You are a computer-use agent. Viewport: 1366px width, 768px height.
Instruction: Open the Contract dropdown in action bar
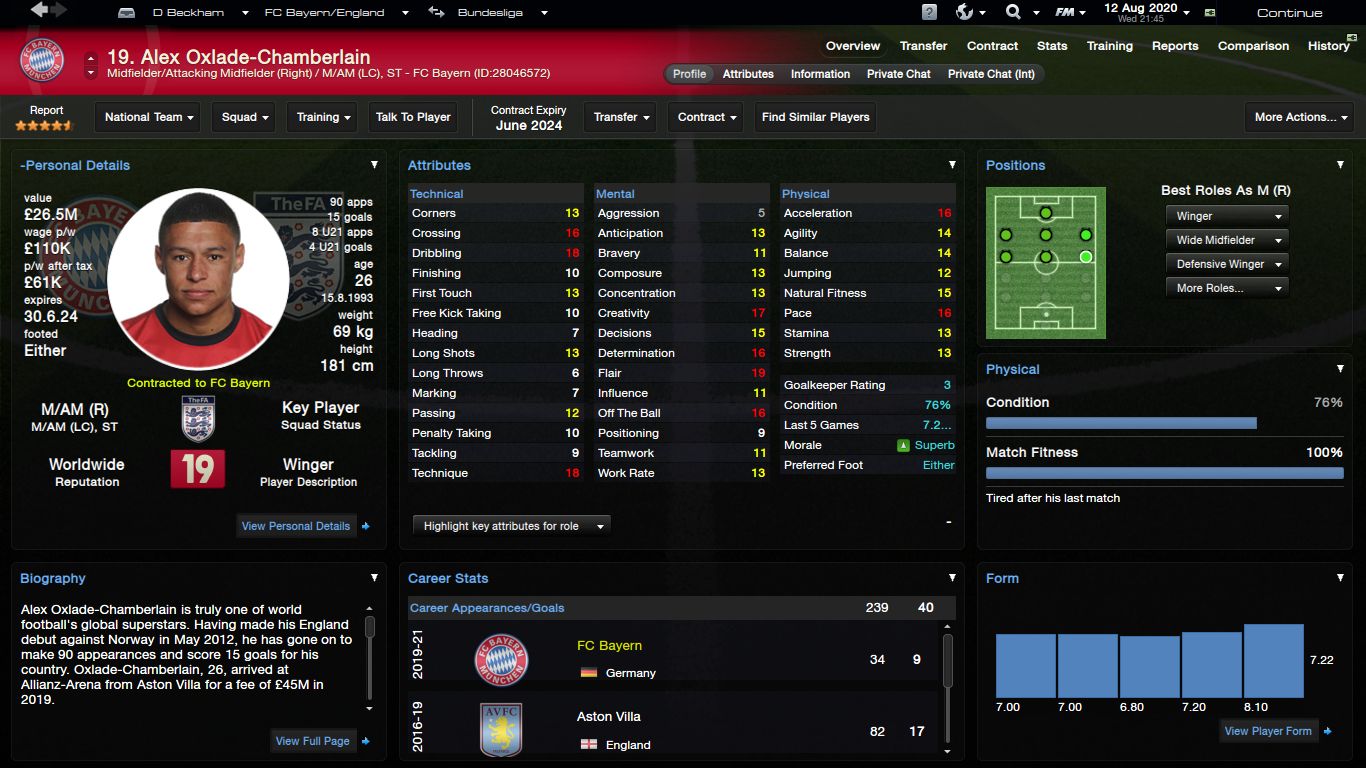pyautogui.click(x=707, y=117)
